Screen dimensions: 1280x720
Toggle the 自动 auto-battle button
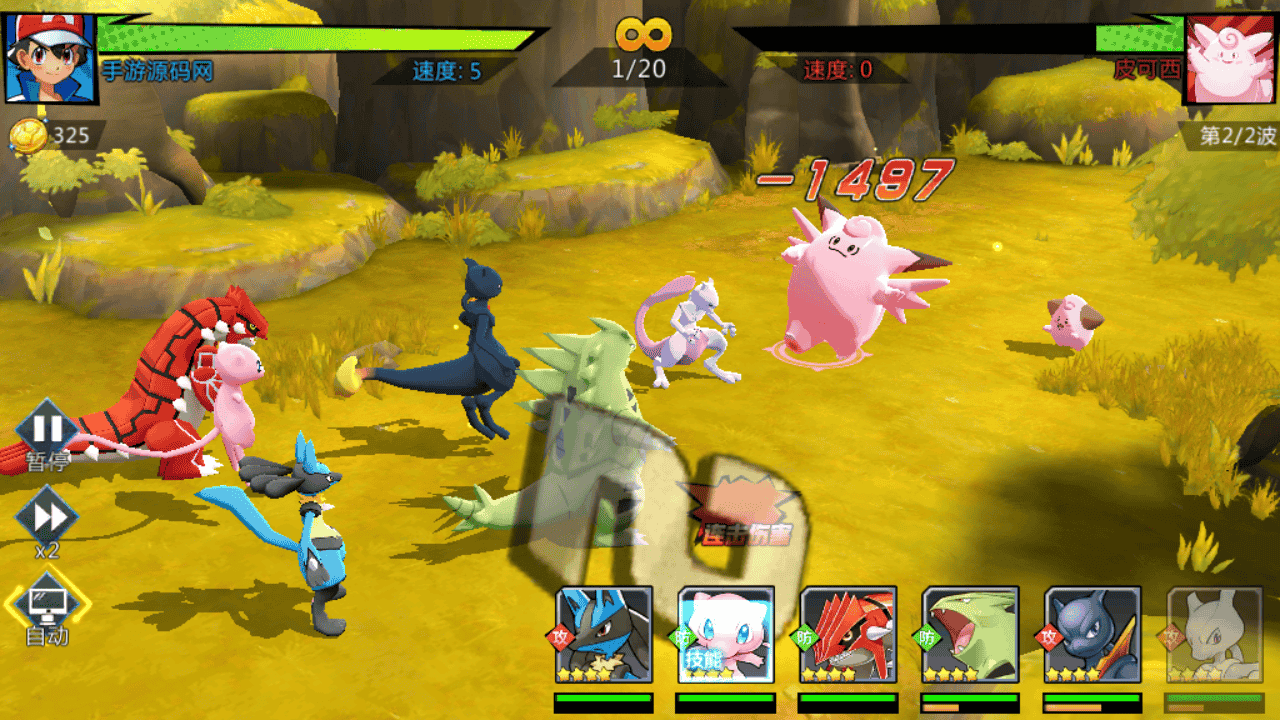pos(47,603)
